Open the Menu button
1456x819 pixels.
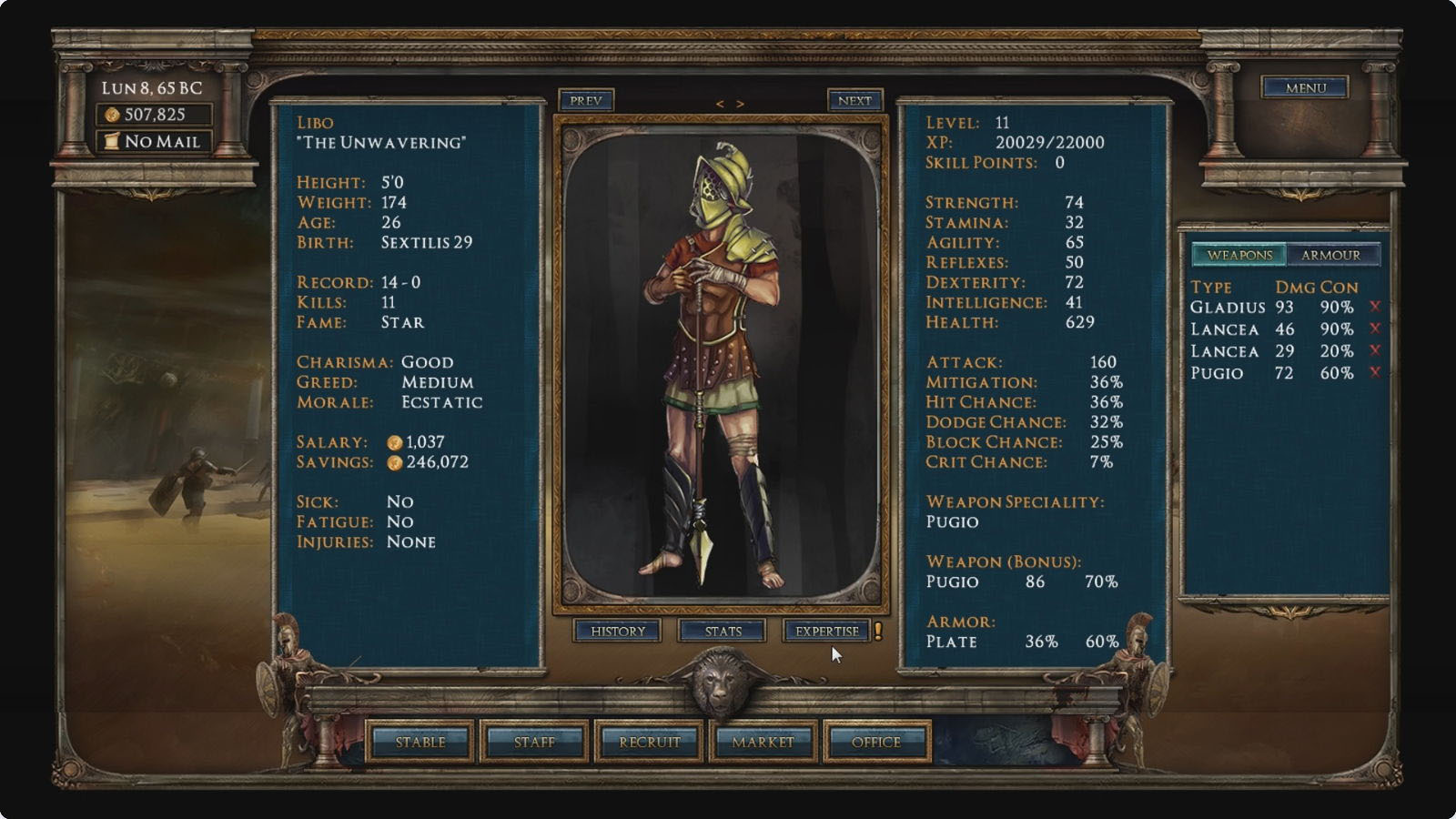1305,87
